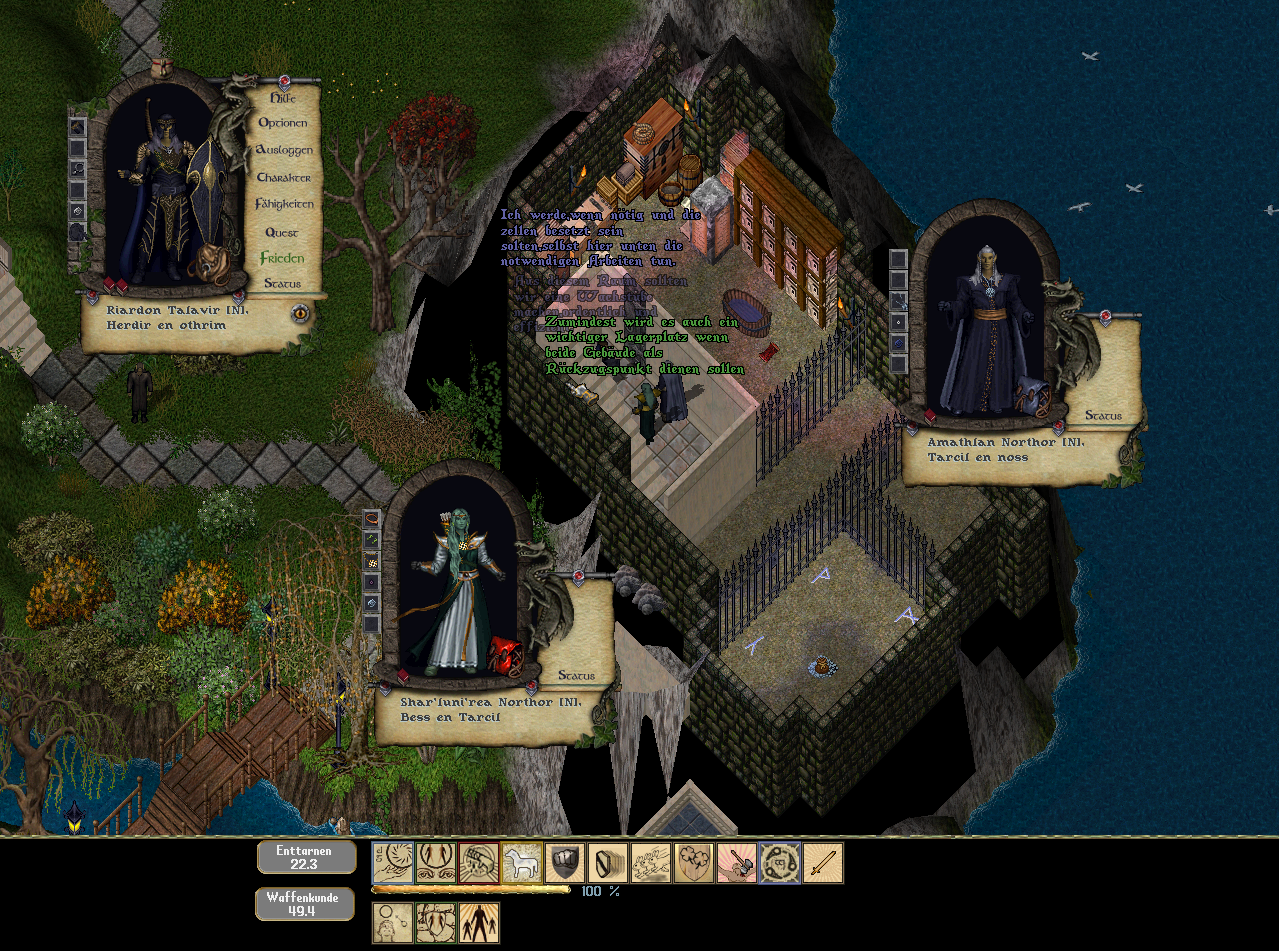Activate the golden sword hotbar icon
This screenshot has height=951, width=1279.
pyautogui.click(x=822, y=863)
